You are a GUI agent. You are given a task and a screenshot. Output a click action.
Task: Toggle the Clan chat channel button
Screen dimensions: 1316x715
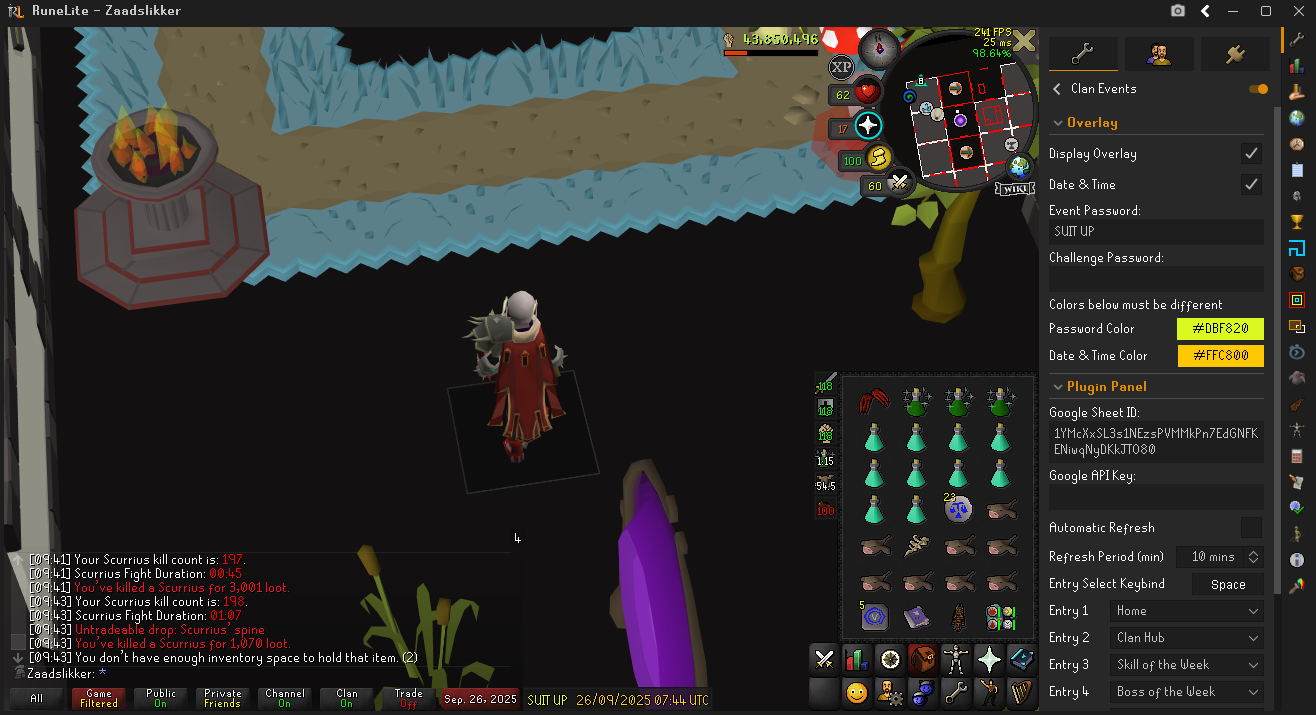[347, 698]
